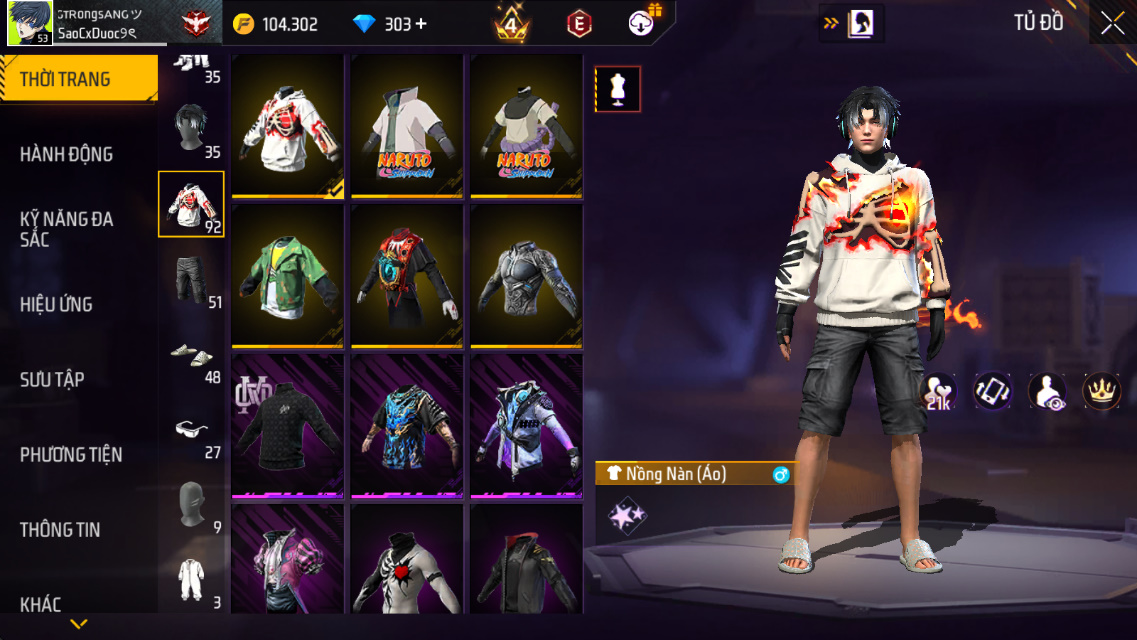Click the download cloud gift icon
The image size is (1137, 640).
coord(642,23)
